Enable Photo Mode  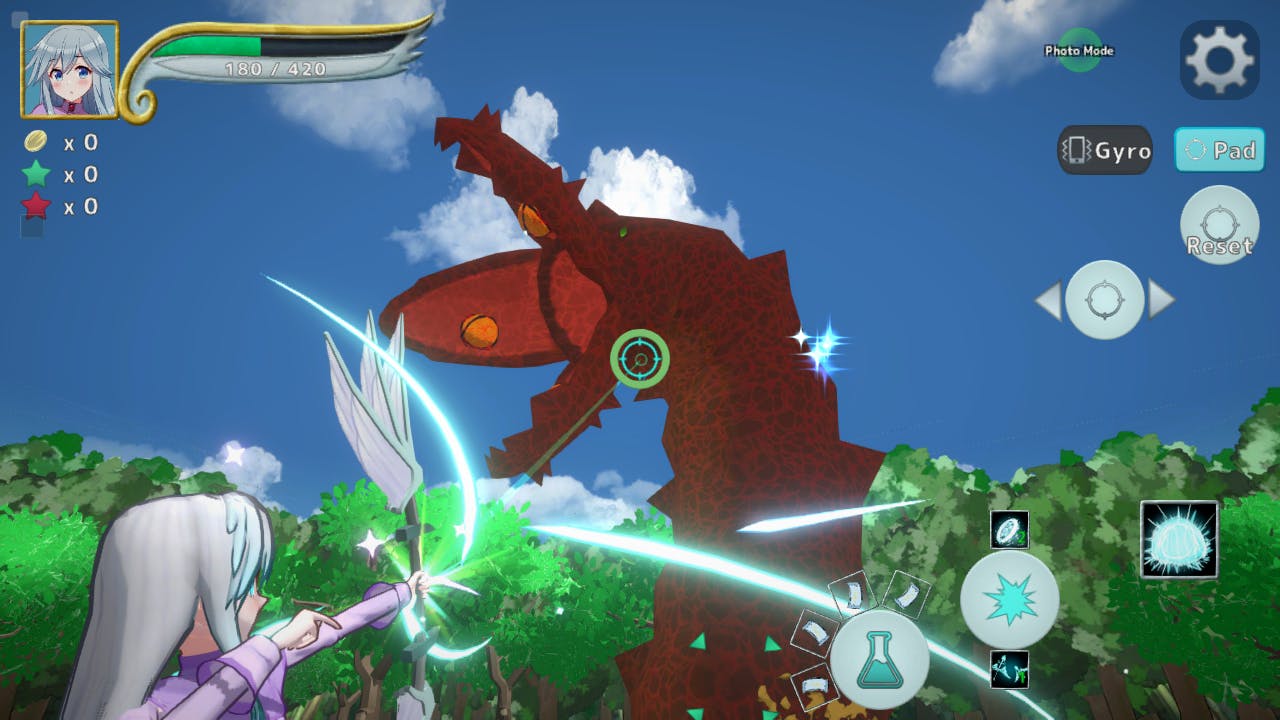[1079, 50]
